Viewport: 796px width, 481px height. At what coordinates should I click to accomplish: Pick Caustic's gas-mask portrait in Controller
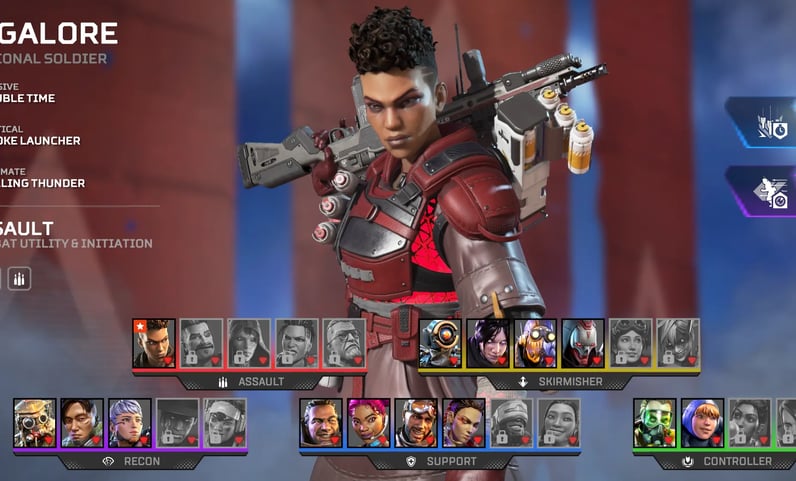click(655, 423)
